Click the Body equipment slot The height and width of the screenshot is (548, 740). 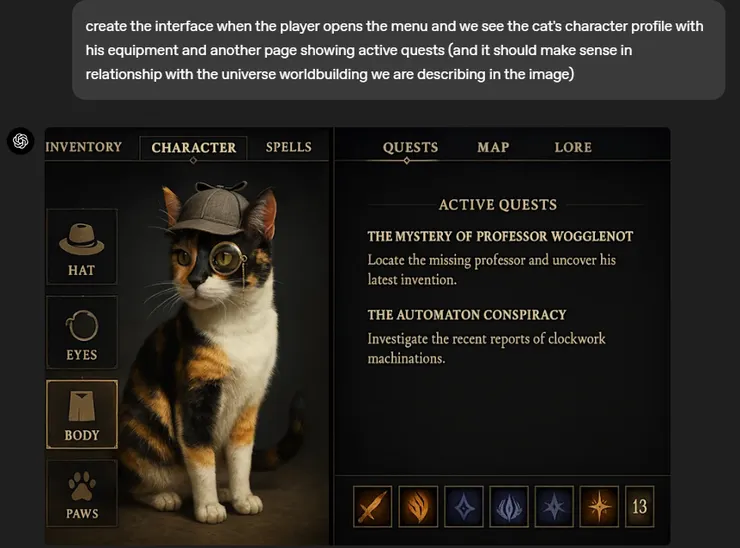click(x=82, y=414)
